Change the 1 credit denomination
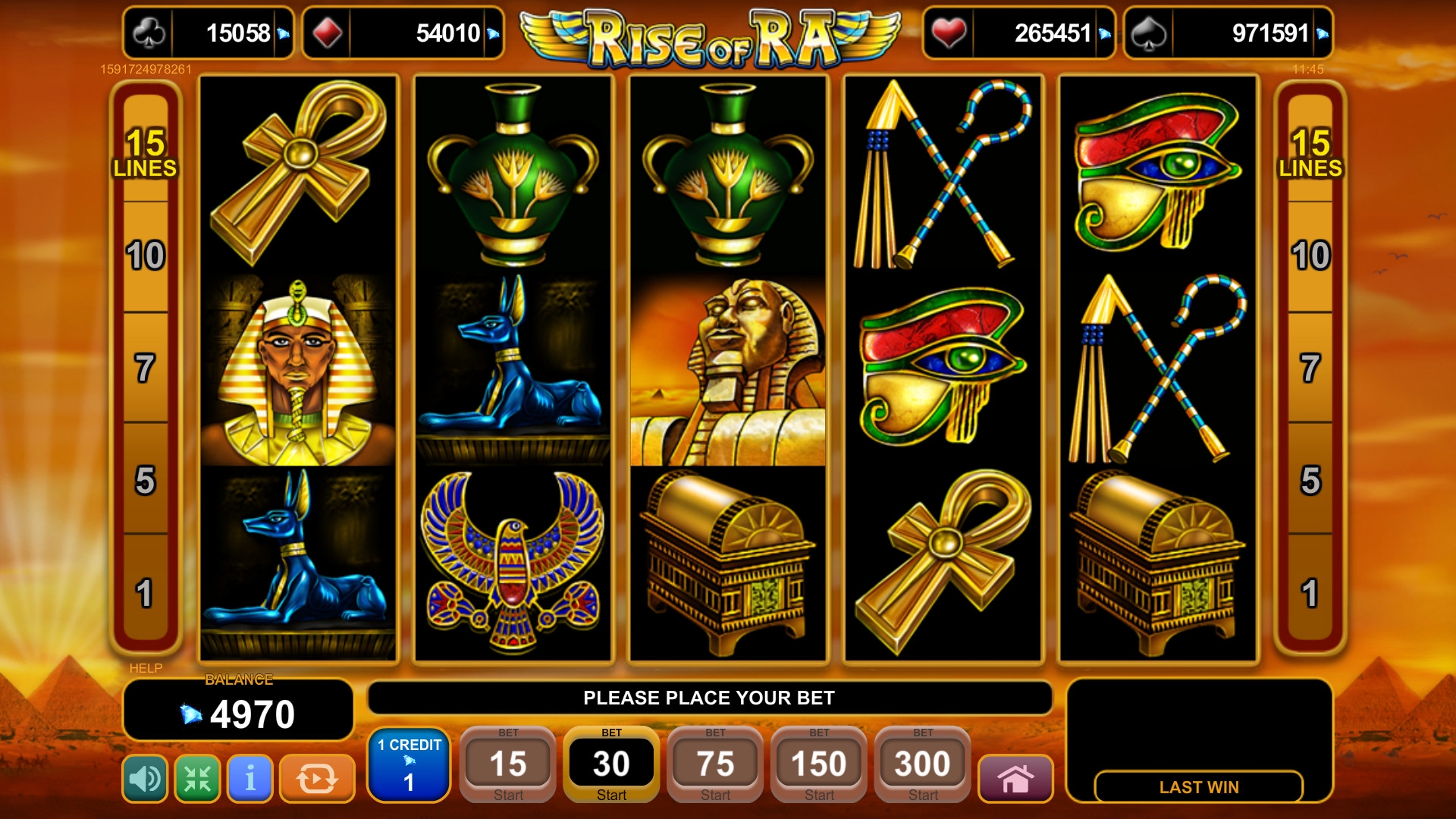The width and height of the screenshot is (1456, 819). pyautogui.click(x=409, y=764)
